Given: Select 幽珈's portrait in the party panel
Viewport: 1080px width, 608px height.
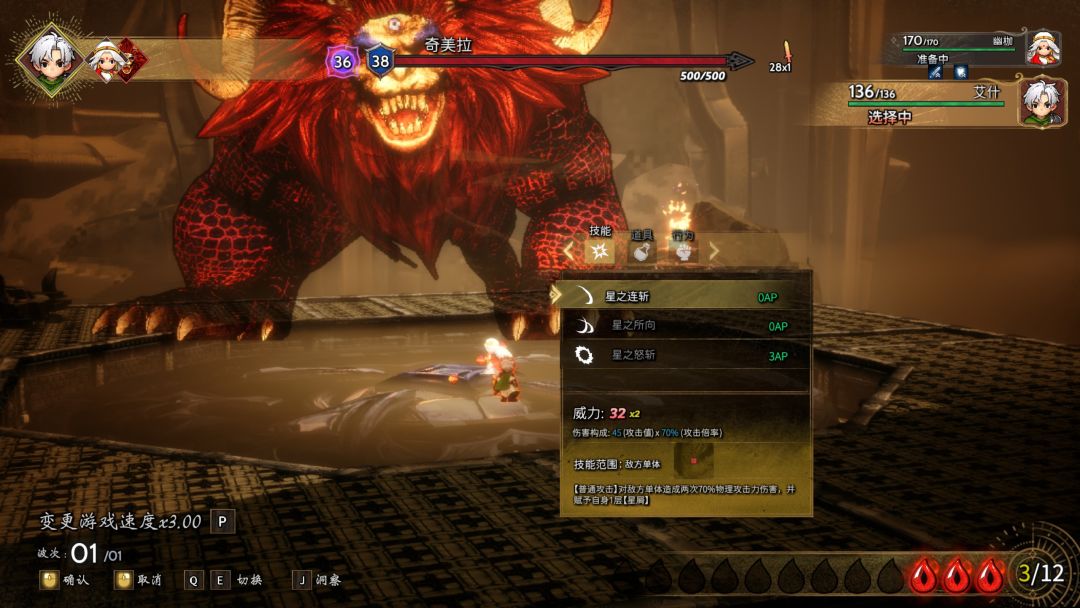Looking at the screenshot, I should (1043, 46).
